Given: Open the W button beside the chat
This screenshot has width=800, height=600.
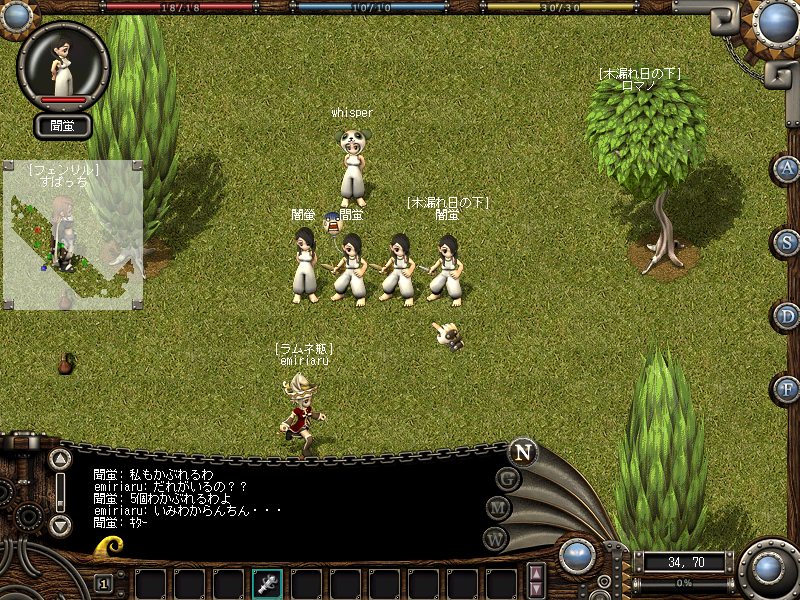Looking at the screenshot, I should (x=496, y=538).
